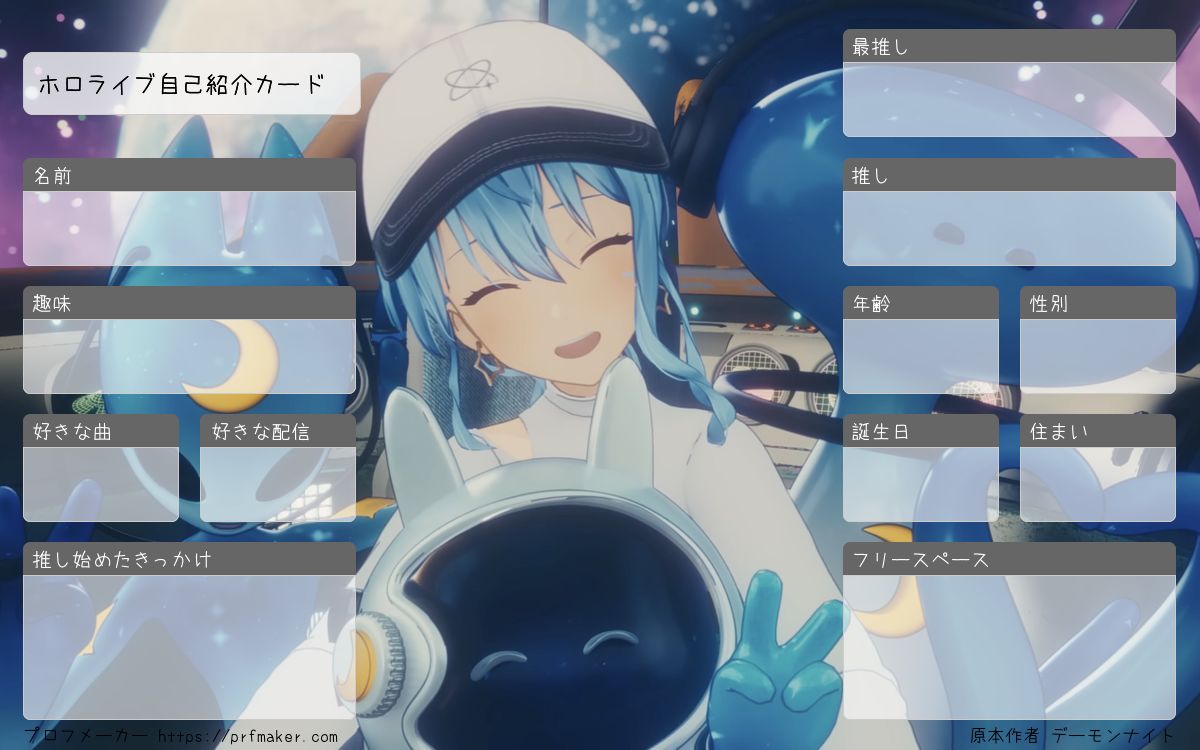Choose the 好きな曲 (favorite song) box
This screenshot has width=1200, height=750.
tap(101, 484)
